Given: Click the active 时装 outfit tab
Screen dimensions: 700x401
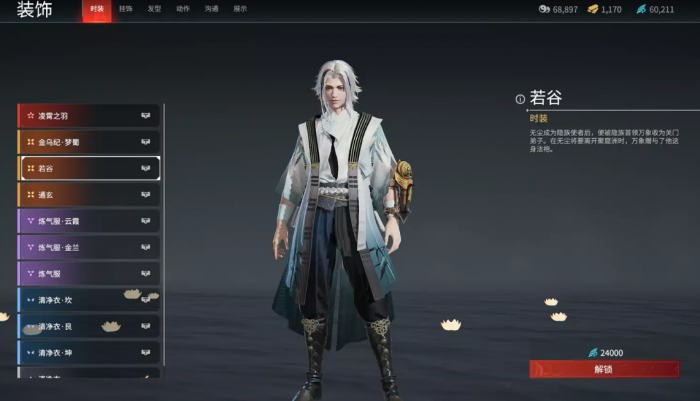Looking at the screenshot, I should (x=96, y=9).
